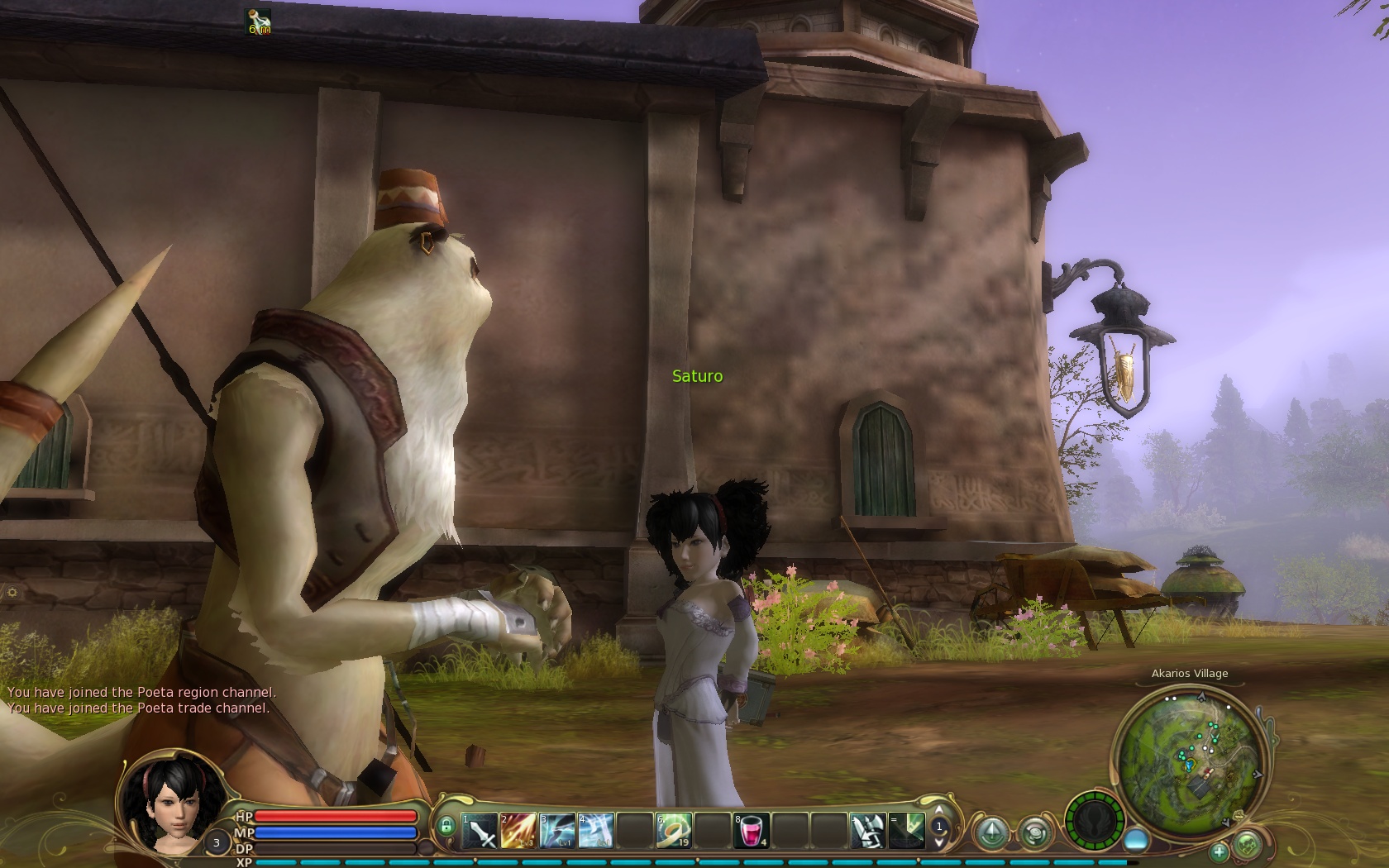Screen dimensions: 1389x868
Task: Drink the pink potion in quickbar slot 8
Action: [x=752, y=831]
